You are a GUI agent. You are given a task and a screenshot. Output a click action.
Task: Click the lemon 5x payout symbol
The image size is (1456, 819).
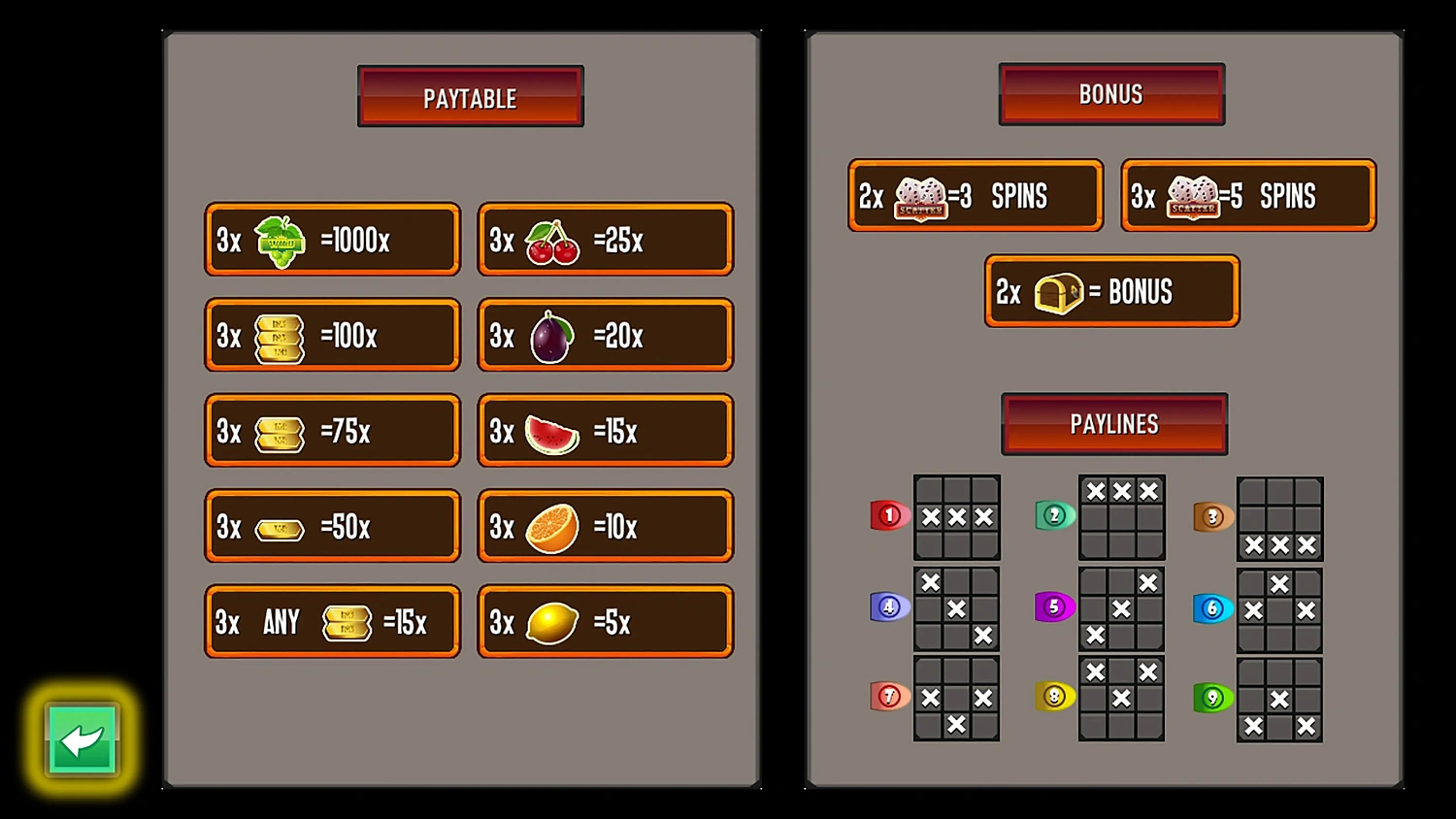pyautogui.click(x=551, y=622)
